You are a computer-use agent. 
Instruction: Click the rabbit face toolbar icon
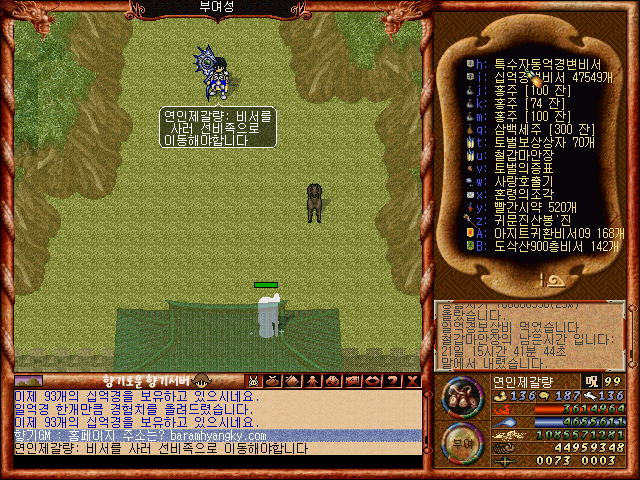click(x=254, y=381)
